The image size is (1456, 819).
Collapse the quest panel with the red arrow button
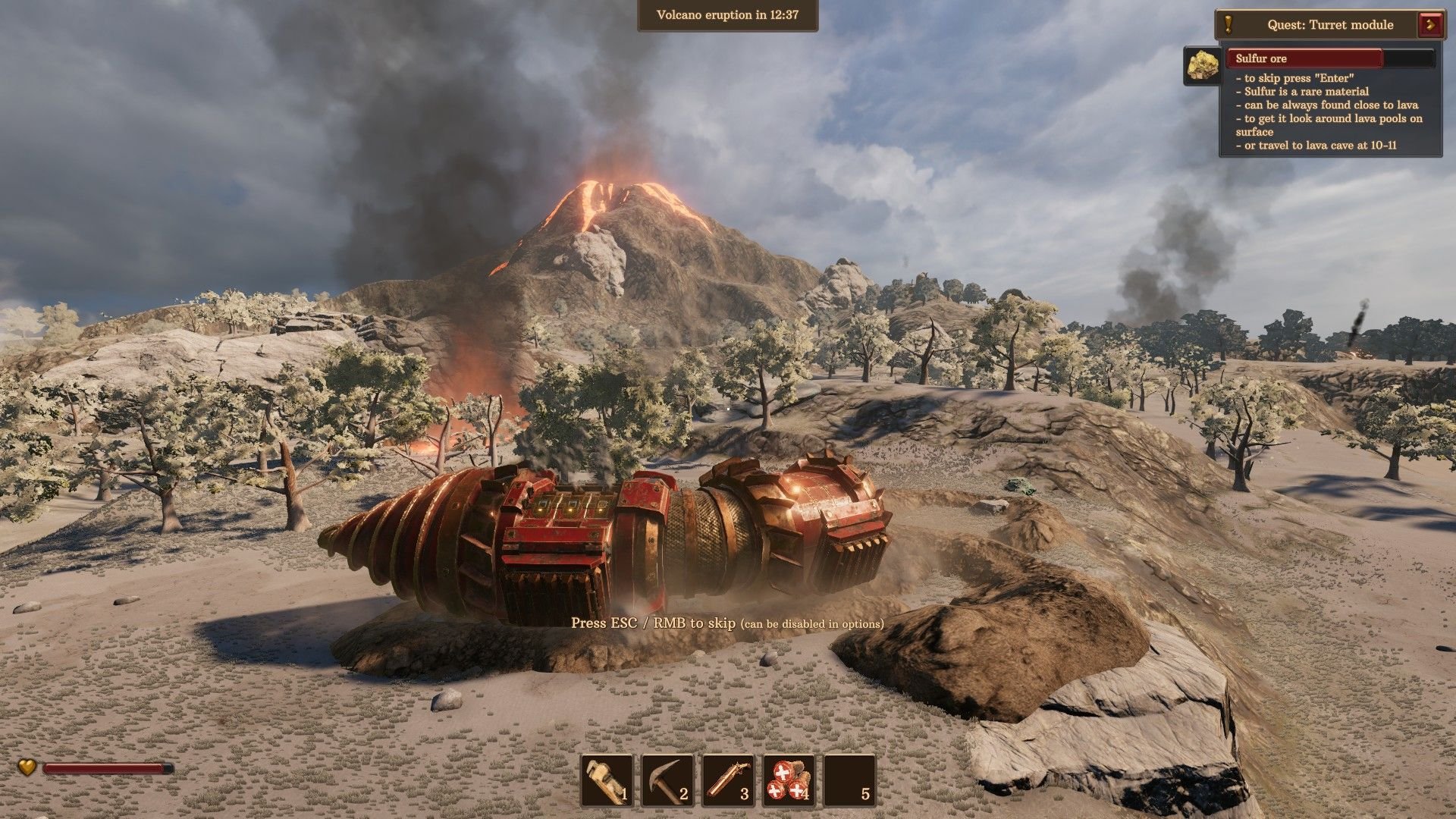1431,24
